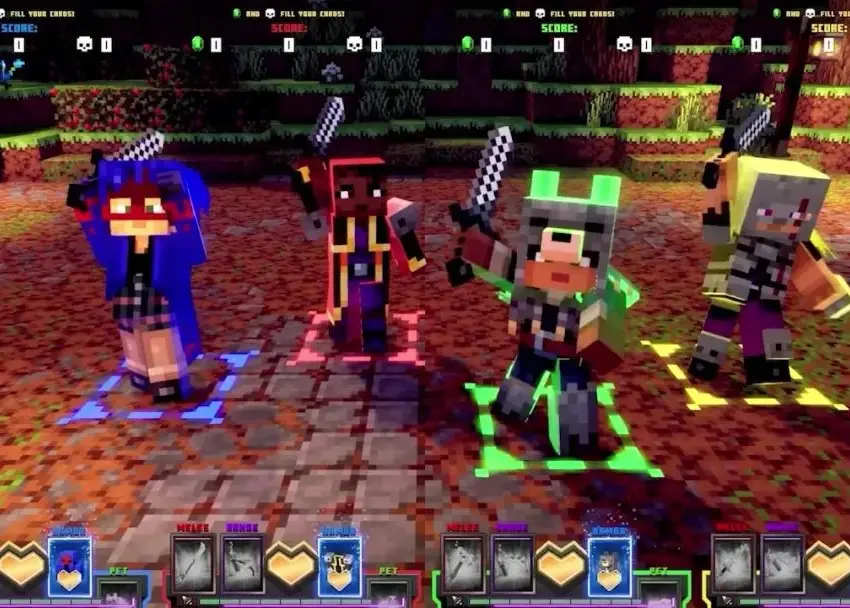Choose the green player's range weapon card
Screen dimensions: 850x608
pyautogui.click(x=512, y=564)
